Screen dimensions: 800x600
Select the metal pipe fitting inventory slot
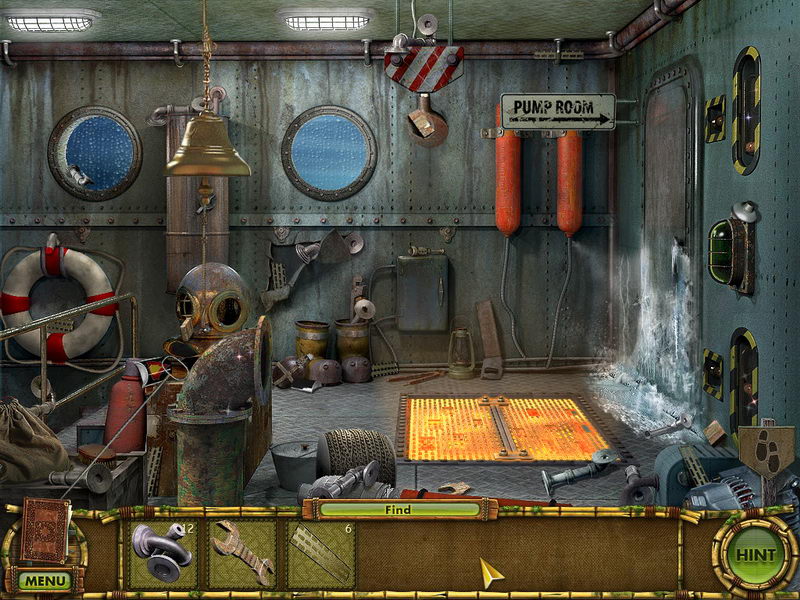[163, 553]
